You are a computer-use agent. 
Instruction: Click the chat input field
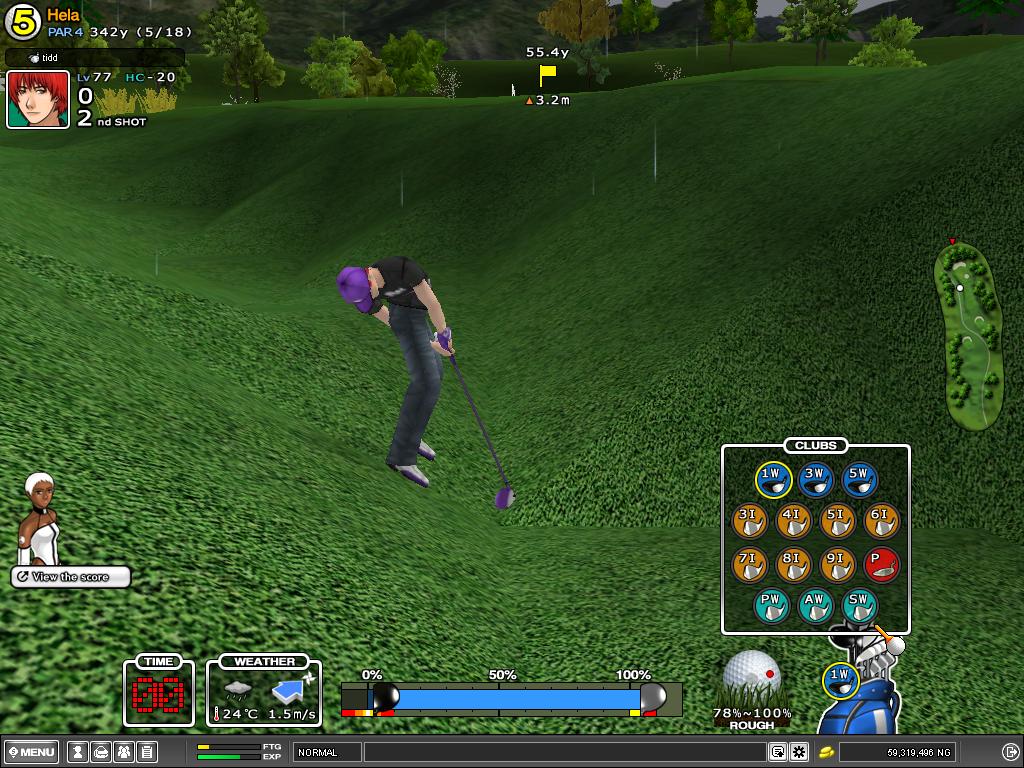point(564,752)
